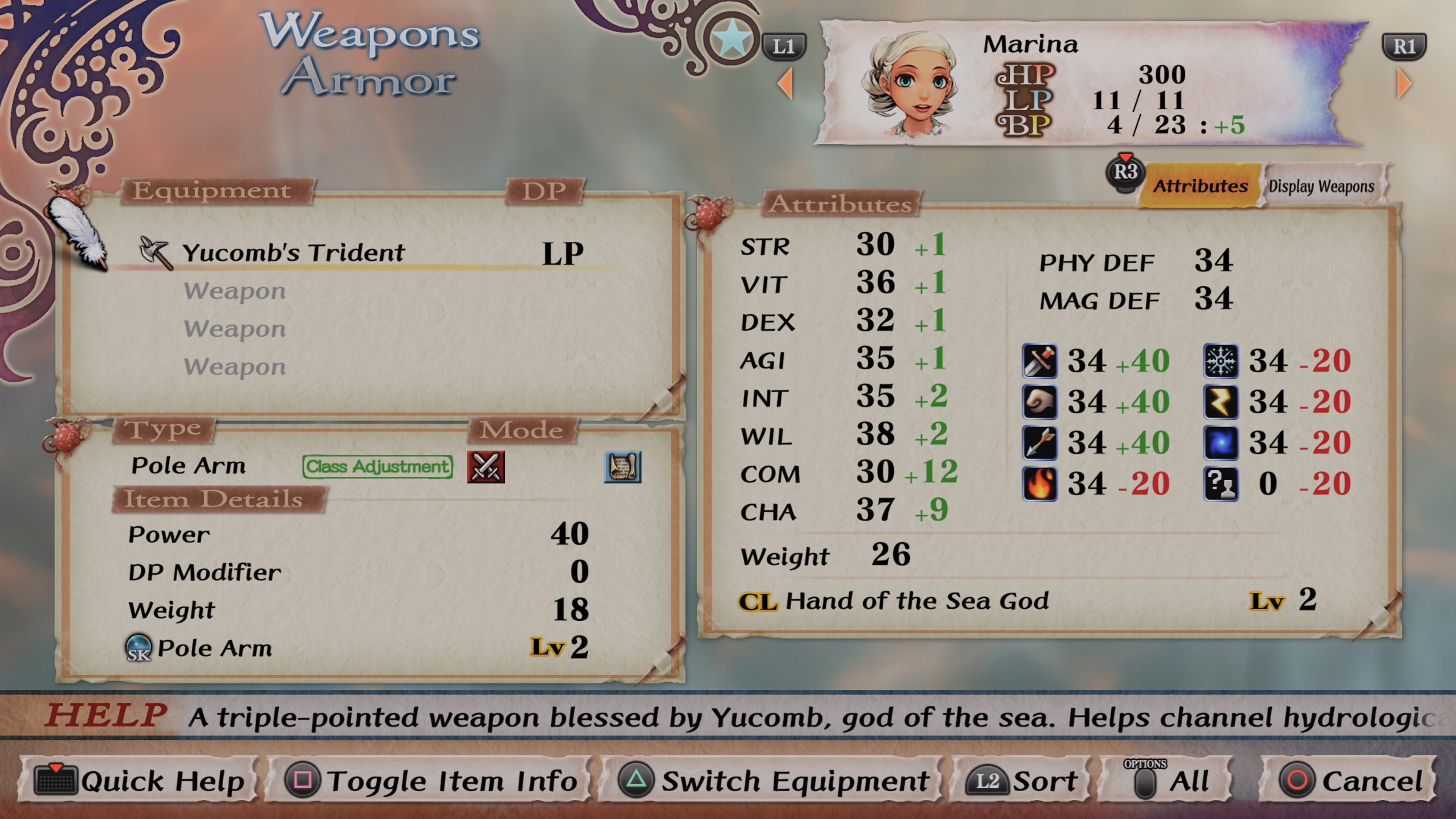Sort the equipment list
Screen dimensions: 1456x819
(1021, 781)
